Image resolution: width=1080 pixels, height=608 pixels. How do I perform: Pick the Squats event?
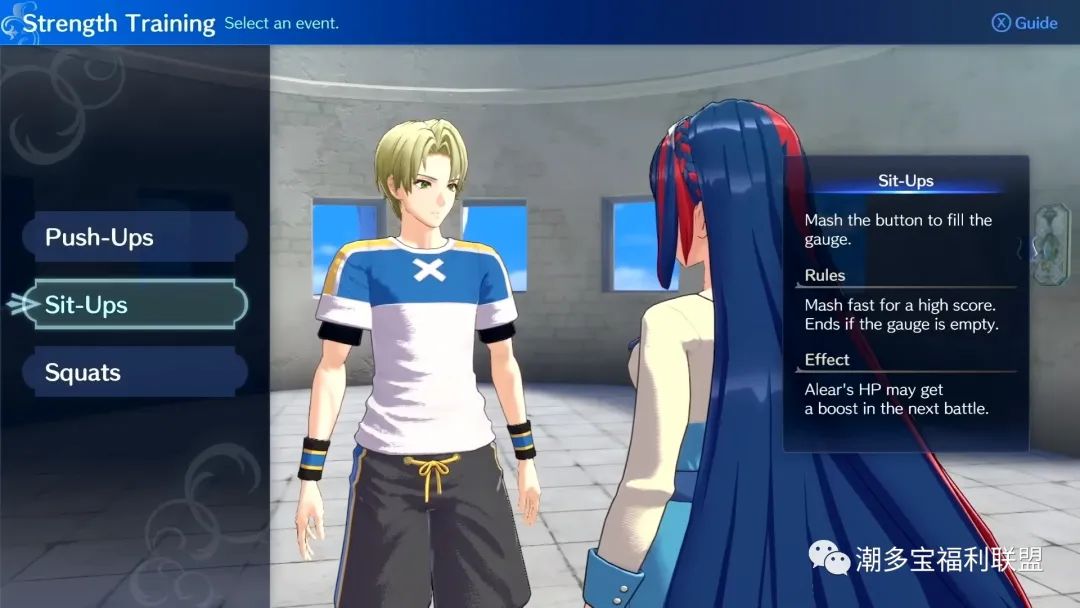[134, 373]
